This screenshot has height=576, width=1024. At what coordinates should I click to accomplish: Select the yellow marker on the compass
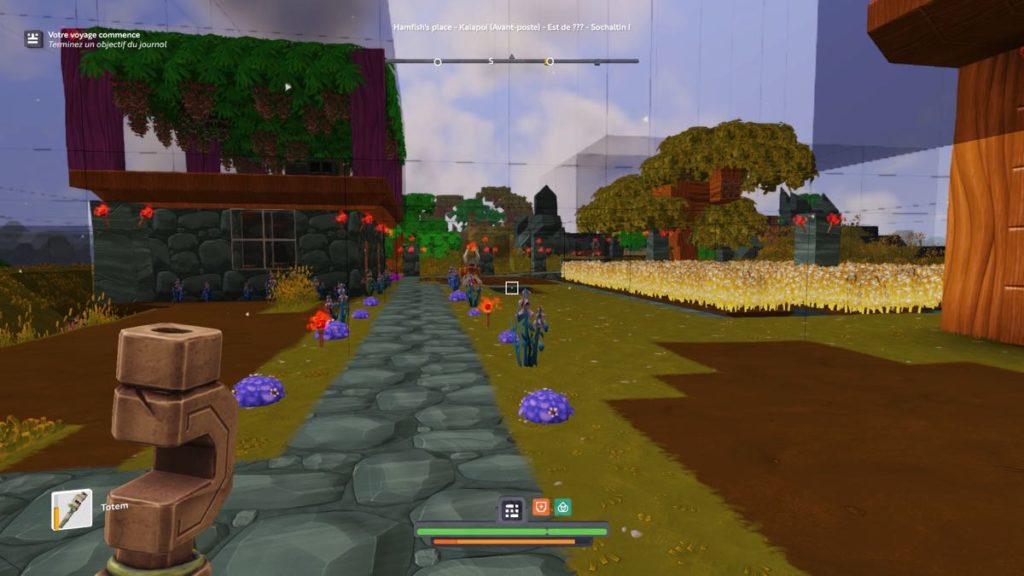549,62
